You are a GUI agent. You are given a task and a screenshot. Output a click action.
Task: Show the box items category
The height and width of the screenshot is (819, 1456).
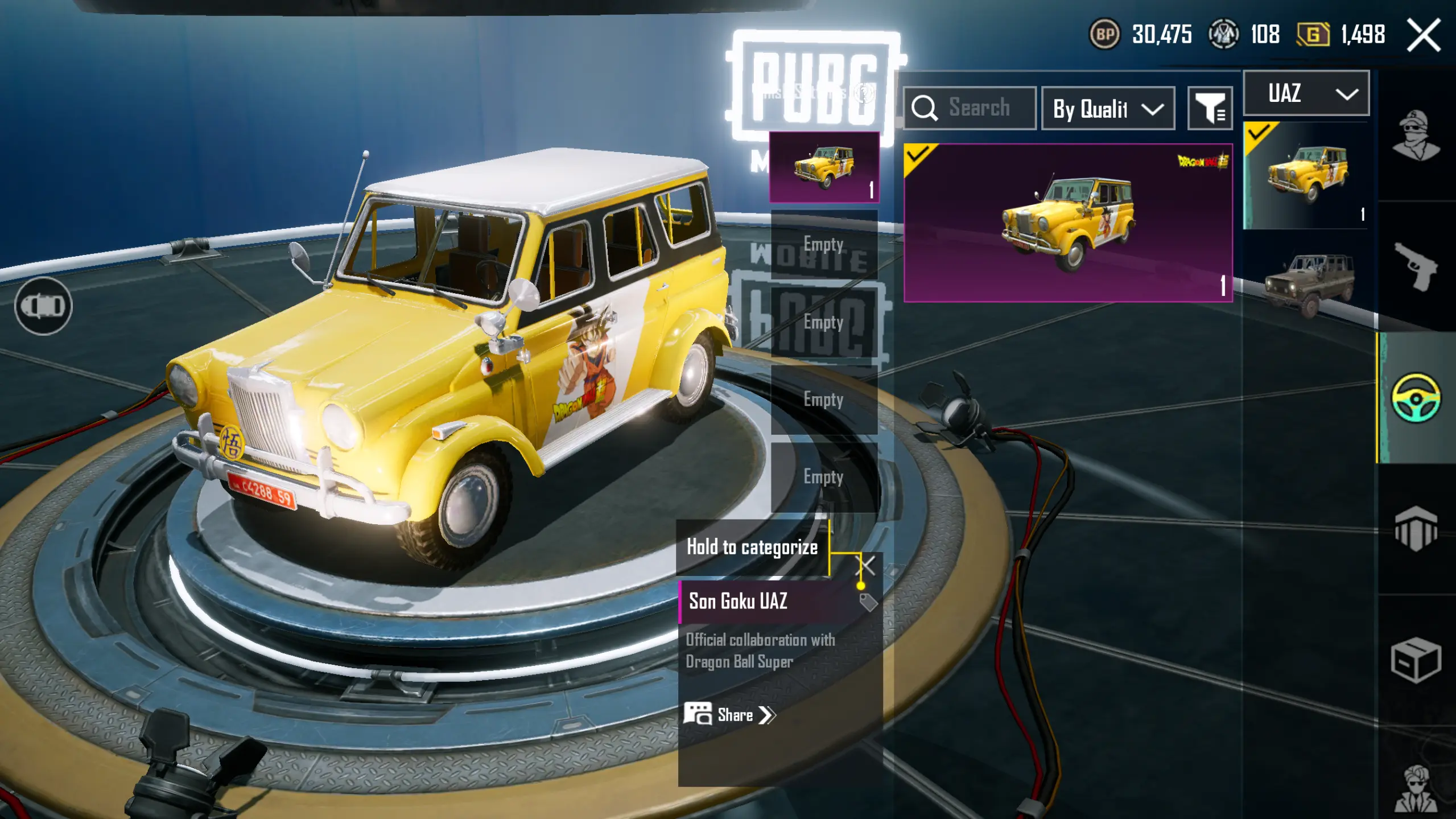click(1416, 660)
